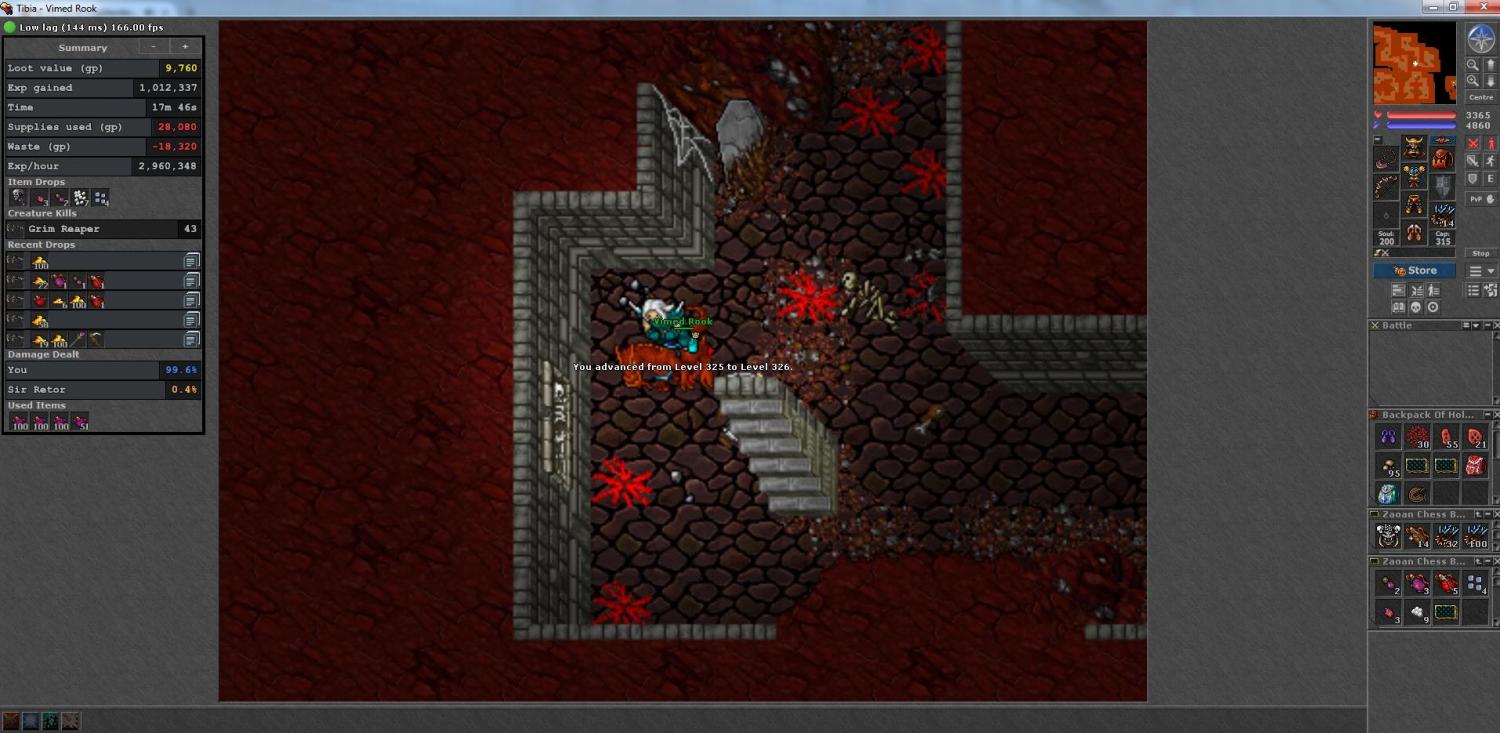This screenshot has width=1500, height=733.
Task: Select the brown mushrooms stack of 95
Action: (x=1388, y=465)
